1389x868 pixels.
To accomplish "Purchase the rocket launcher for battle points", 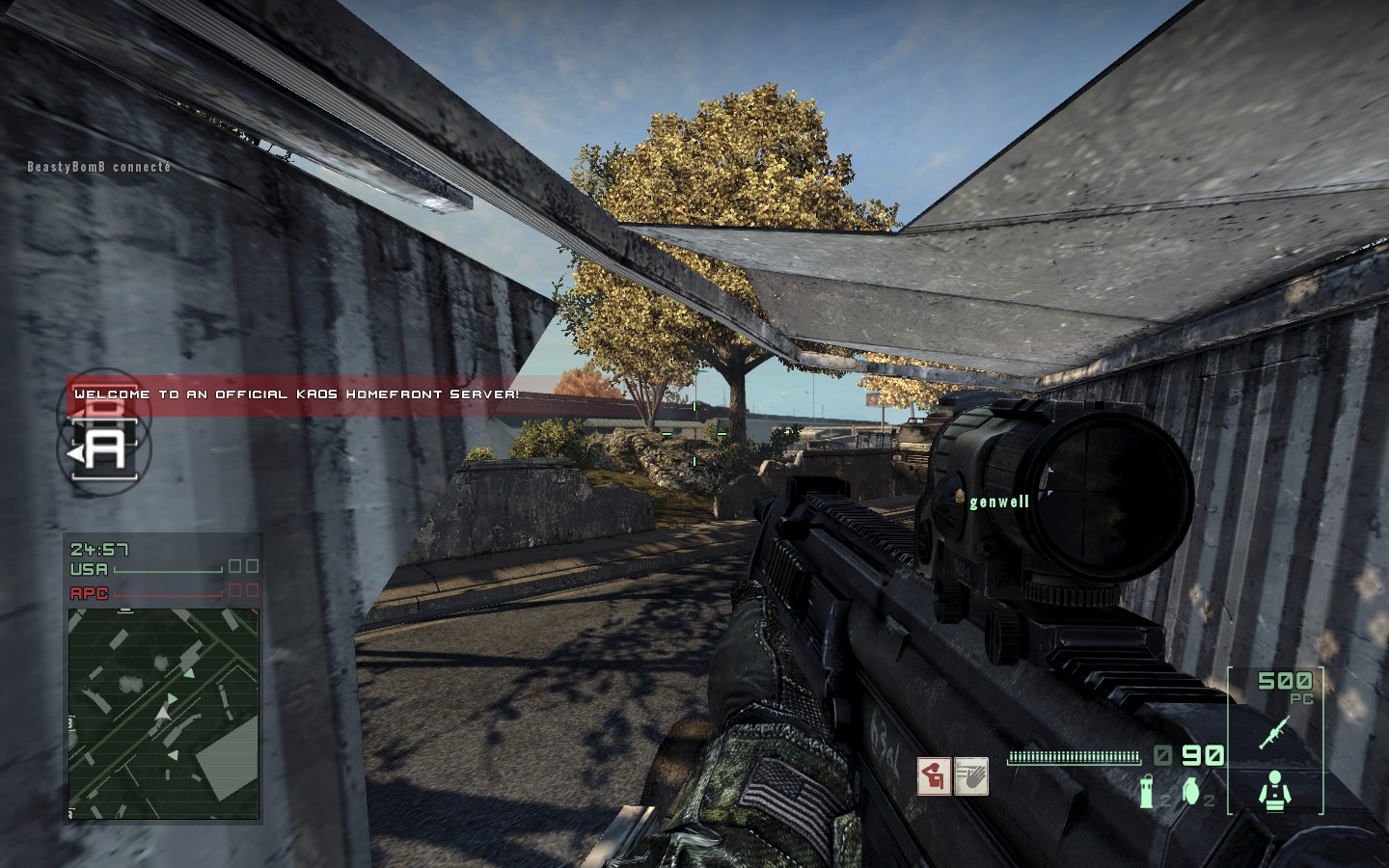I will click(1274, 733).
